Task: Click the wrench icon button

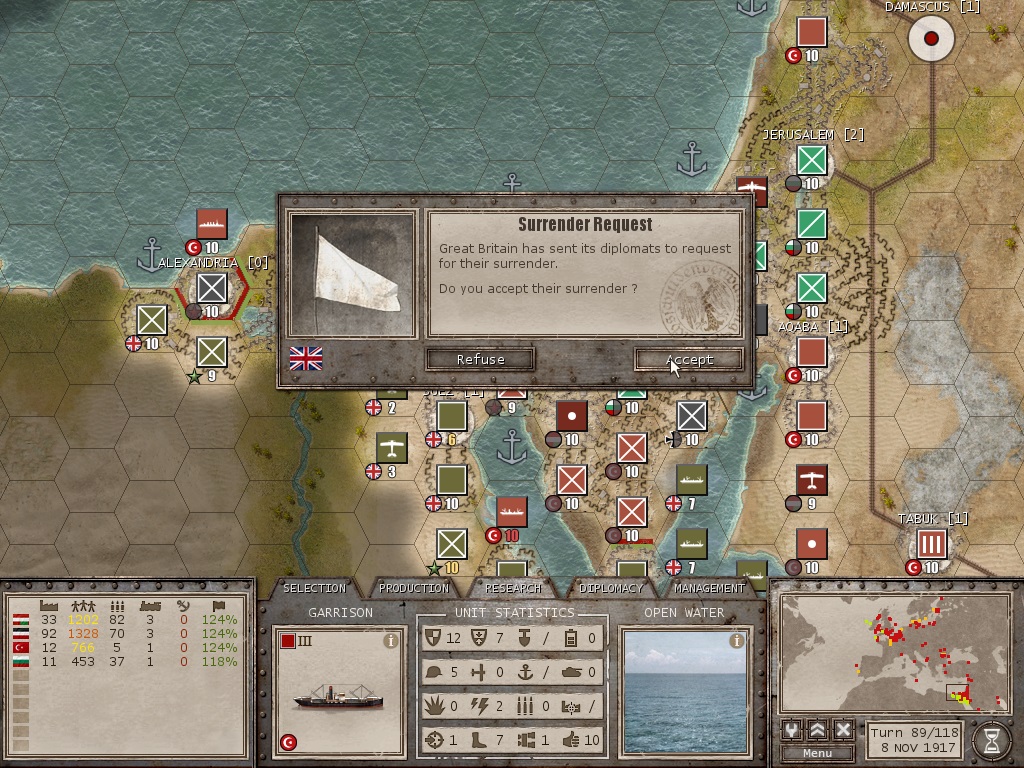Action: point(793,729)
